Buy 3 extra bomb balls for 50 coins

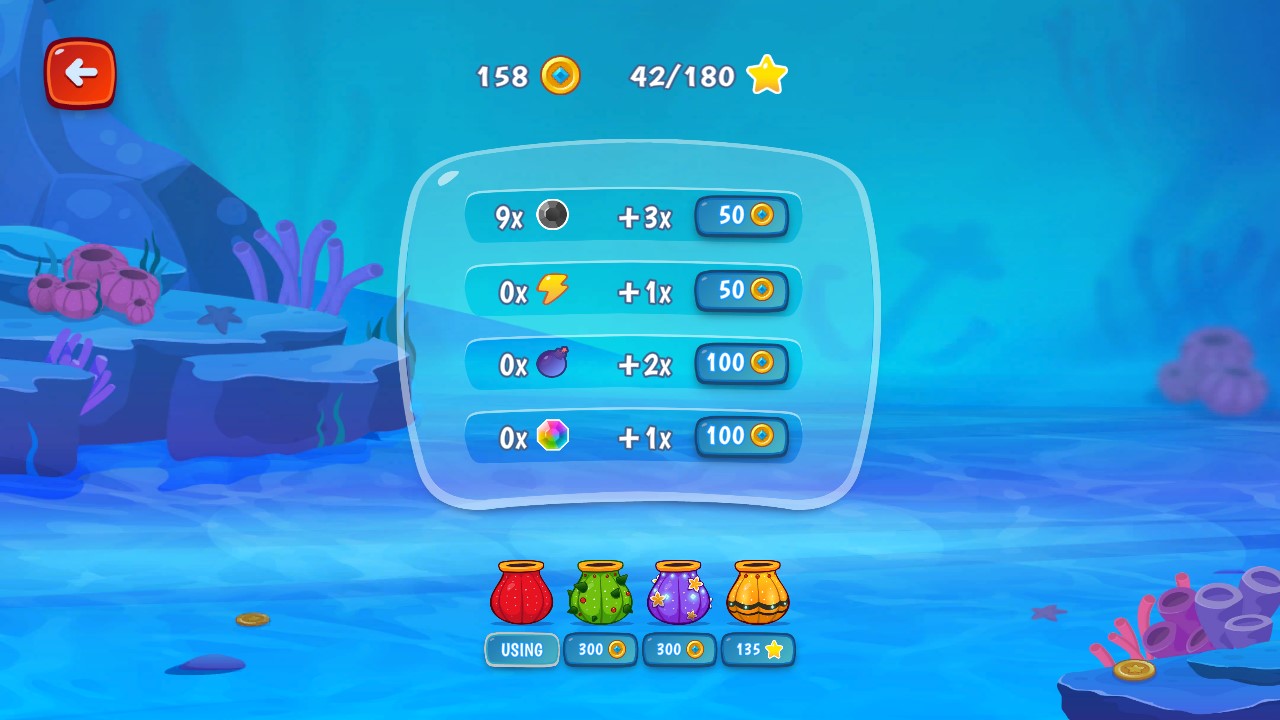pos(742,217)
